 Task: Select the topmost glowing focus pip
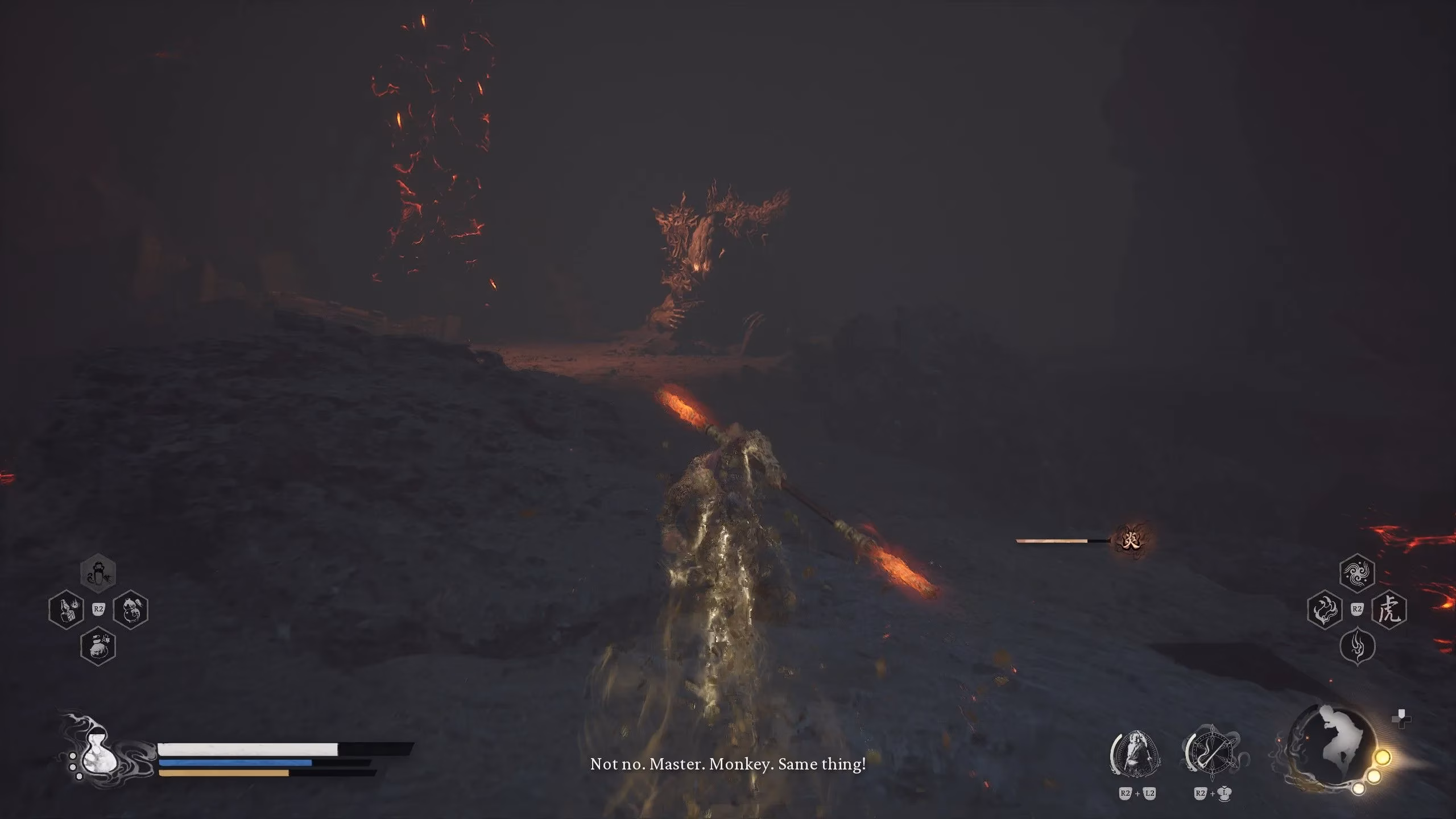point(1383,758)
